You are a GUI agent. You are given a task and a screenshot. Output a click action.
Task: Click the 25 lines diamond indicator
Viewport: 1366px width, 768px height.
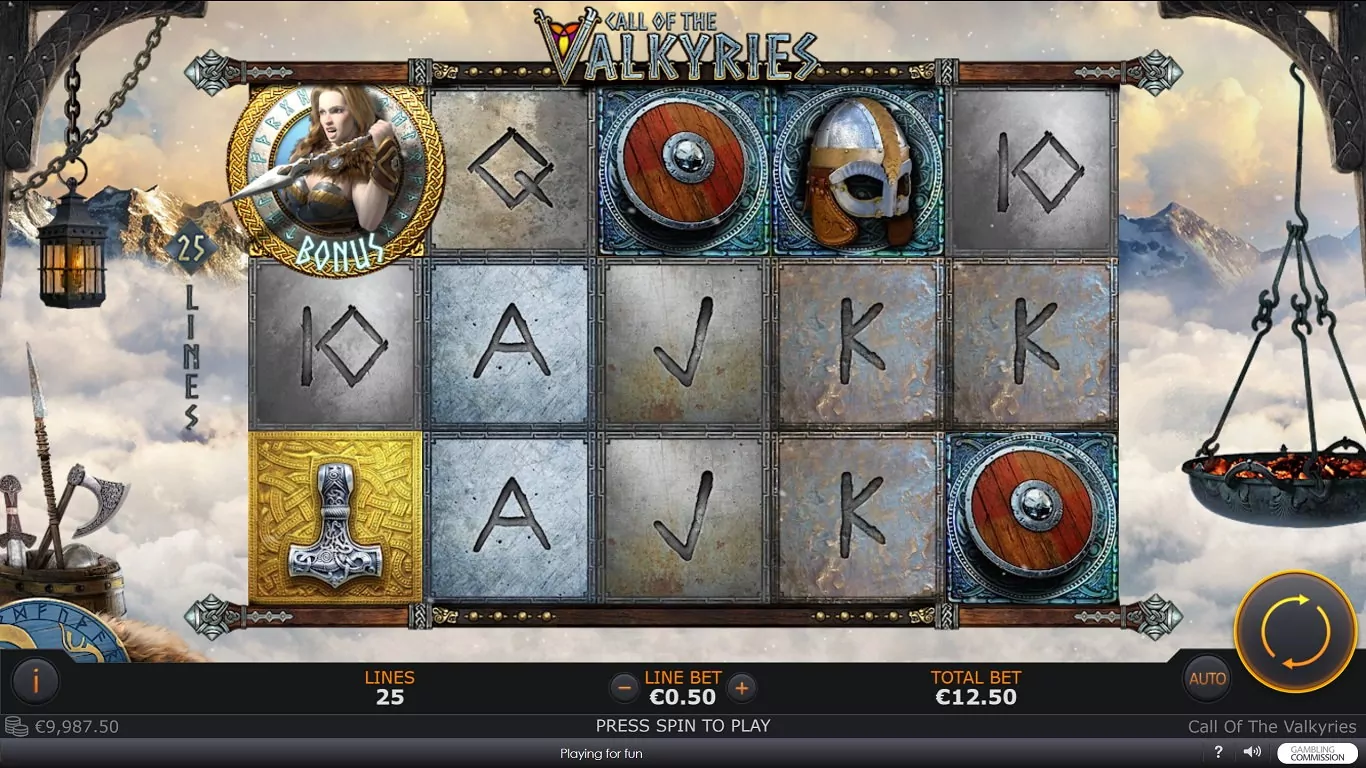click(191, 248)
